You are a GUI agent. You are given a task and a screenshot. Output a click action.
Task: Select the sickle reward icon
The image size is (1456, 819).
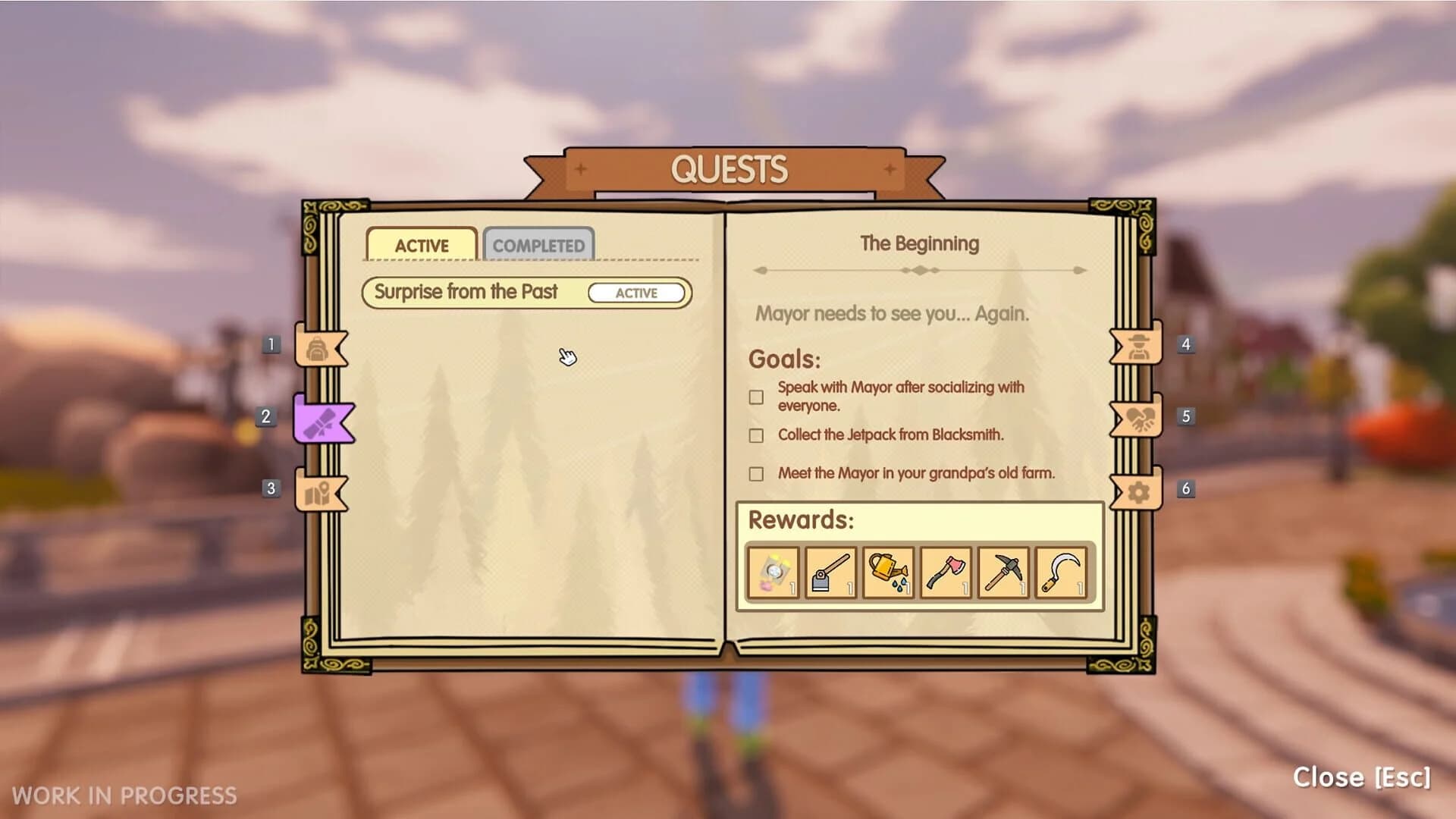(x=1060, y=573)
